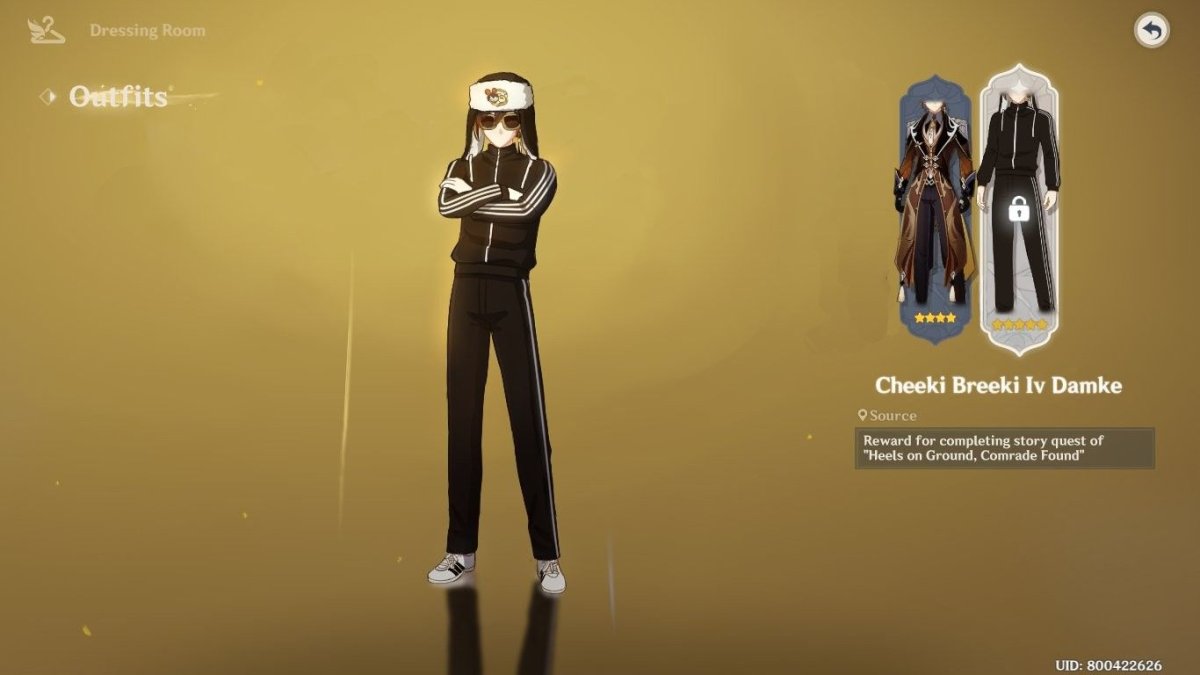Open the Dressing Room hanger icon
The height and width of the screenshot is (675, 1200).
pos(47,31)
